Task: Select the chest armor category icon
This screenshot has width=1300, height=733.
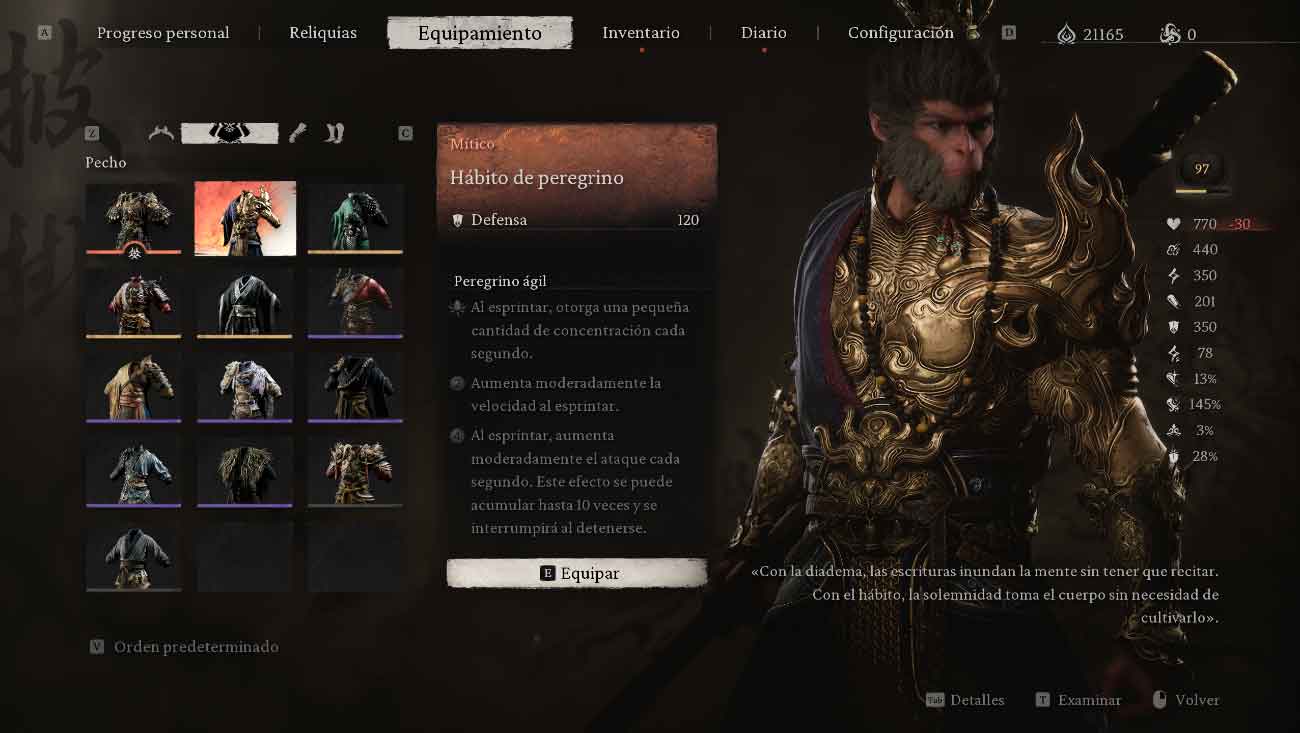Action: 230,133
